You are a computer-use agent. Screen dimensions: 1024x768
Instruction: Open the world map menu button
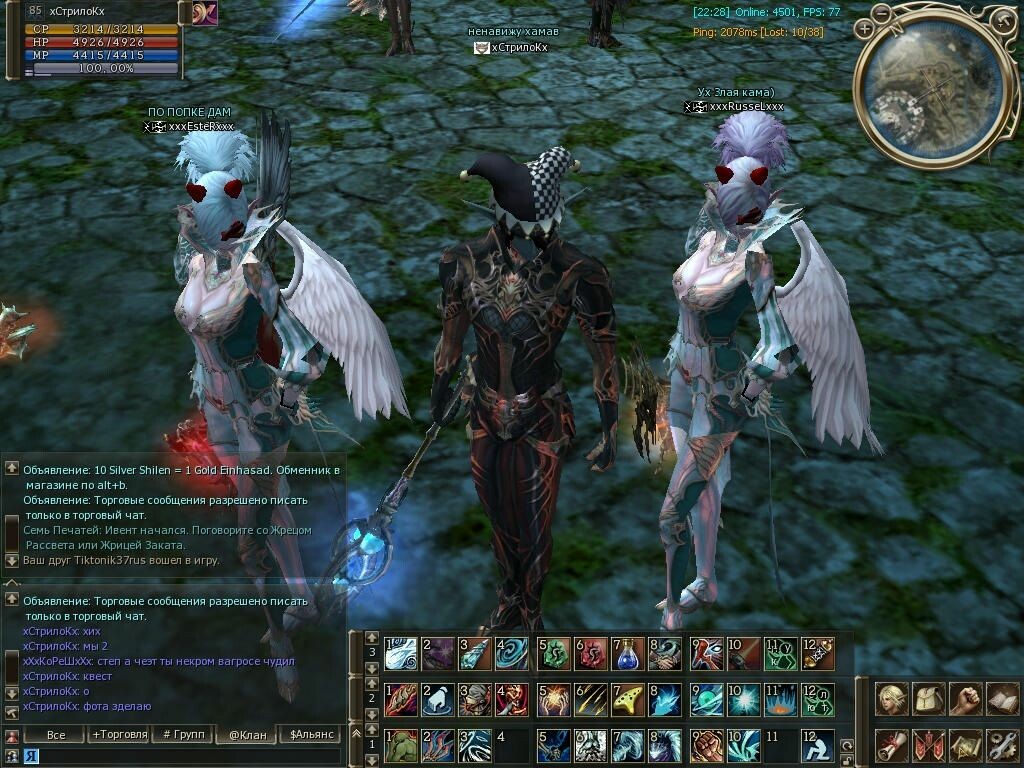965,744
